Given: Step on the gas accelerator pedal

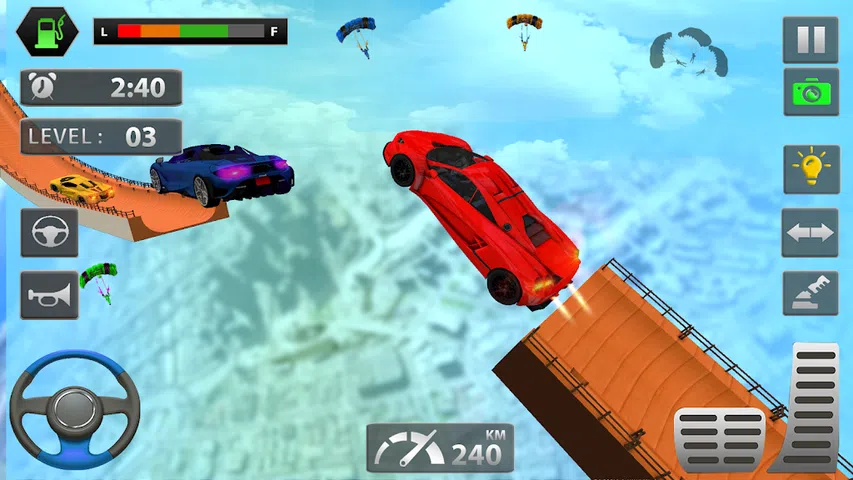Looking at the screenshot, I should coord(811,405).
